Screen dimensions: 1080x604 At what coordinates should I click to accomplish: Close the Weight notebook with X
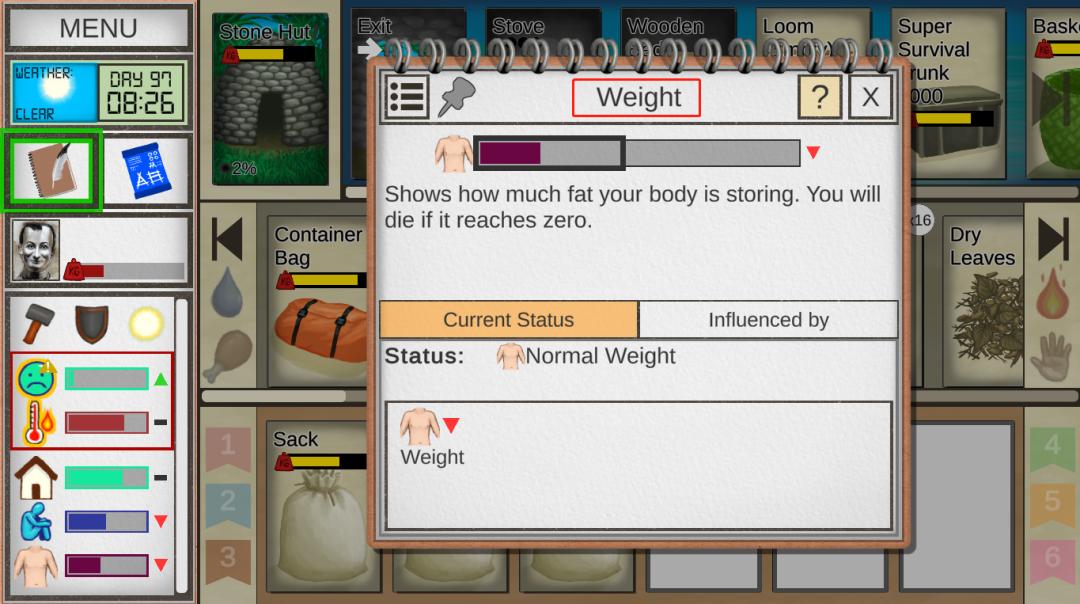(870, 97)
